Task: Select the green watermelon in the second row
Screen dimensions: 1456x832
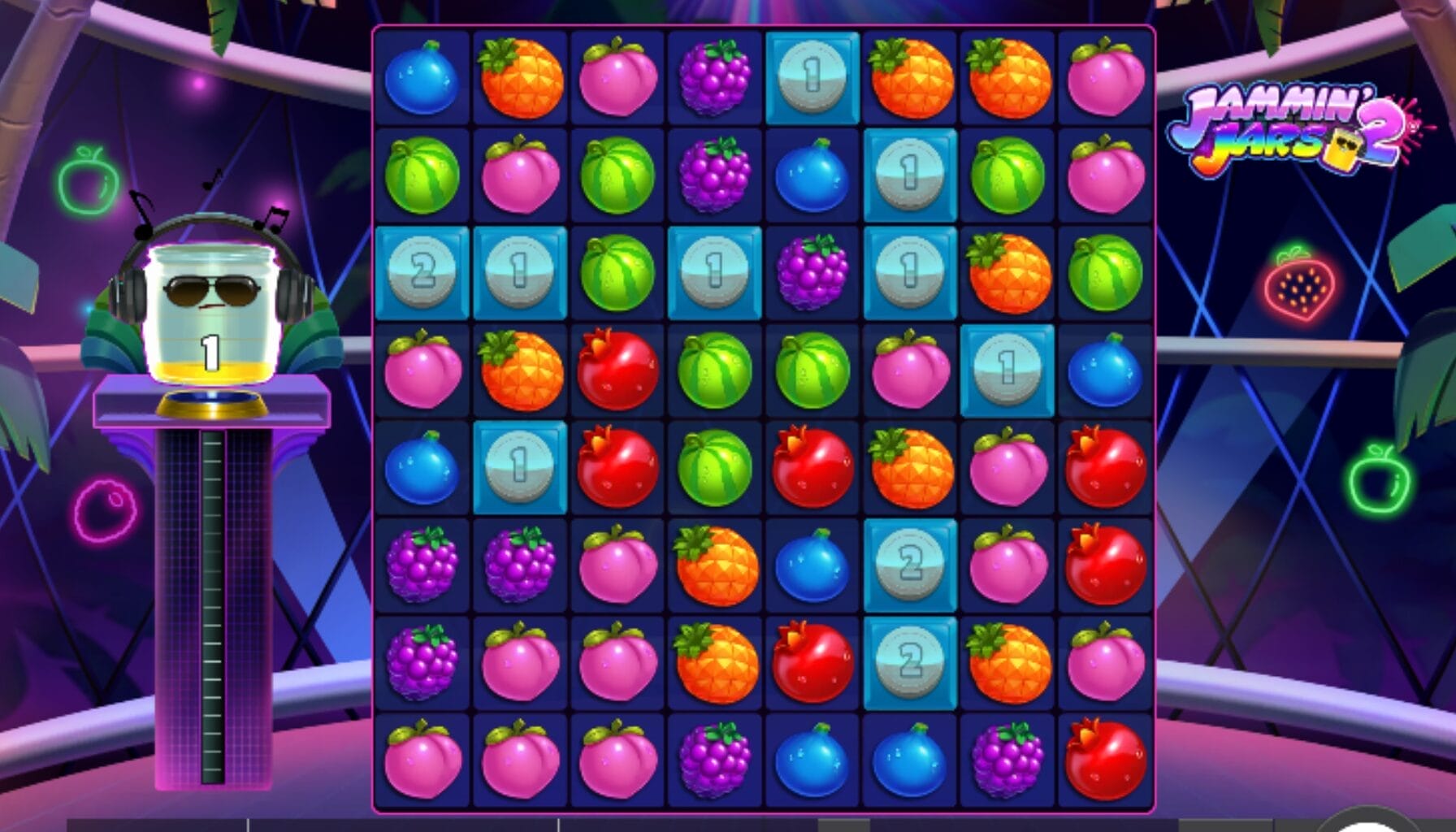Action: (x=422, y=175)
